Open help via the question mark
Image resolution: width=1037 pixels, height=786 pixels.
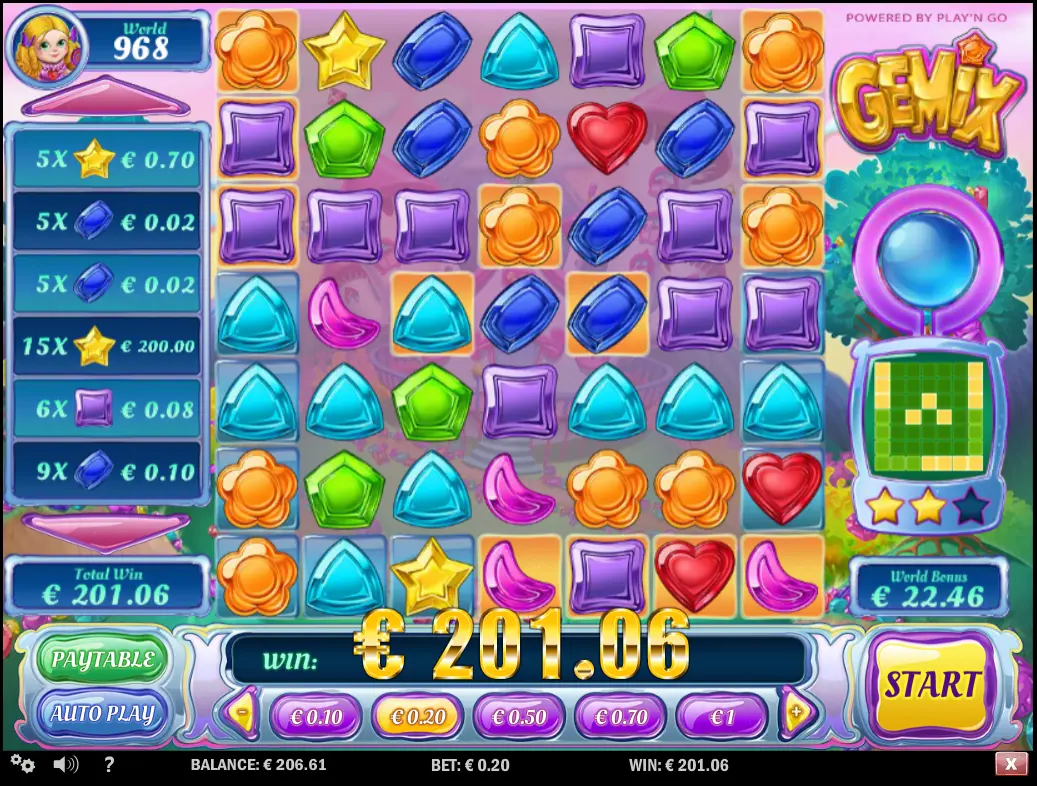tap(109, 765)
